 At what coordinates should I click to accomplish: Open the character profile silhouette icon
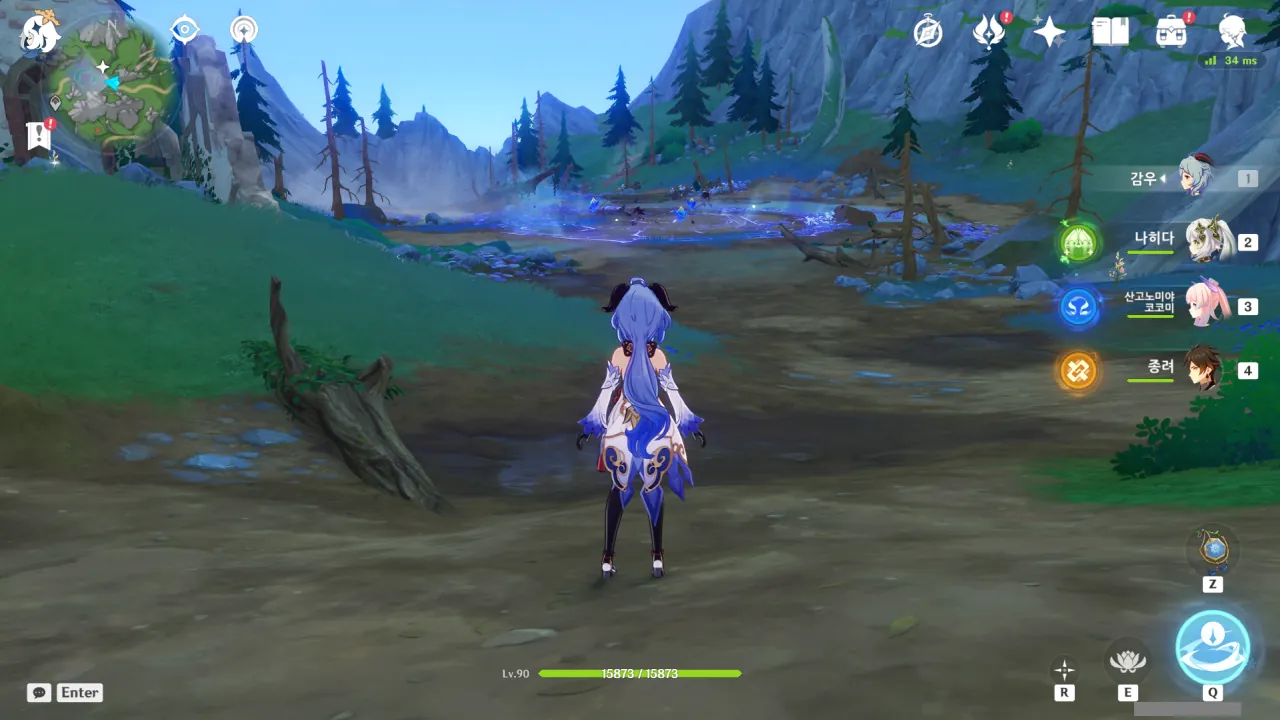pyautogui.click(x=1233, y=32)
